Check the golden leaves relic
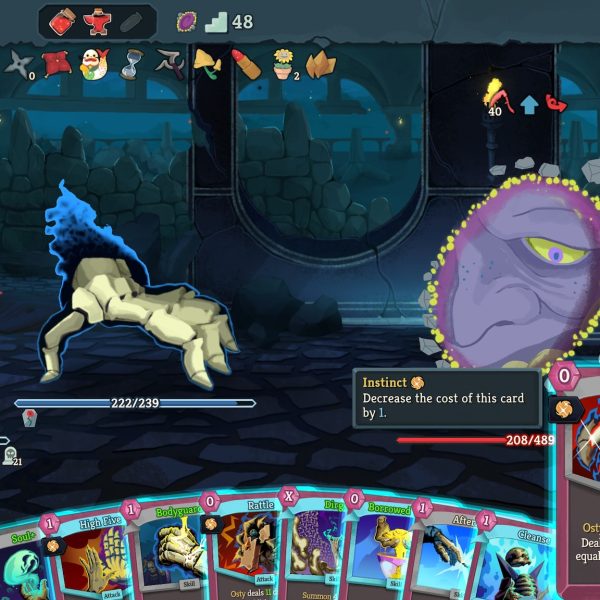The image size is (600, 600). [x=321, y=65]
